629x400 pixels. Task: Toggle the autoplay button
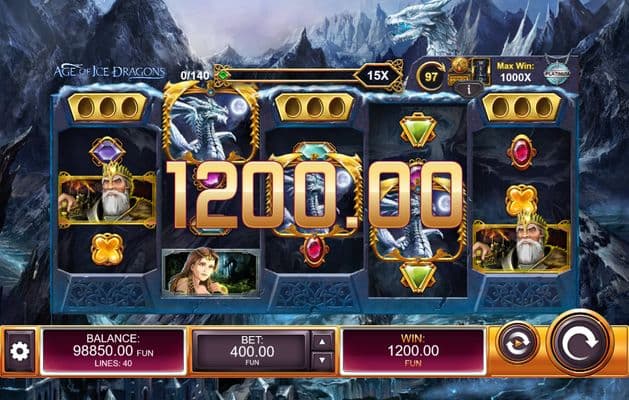517,343
